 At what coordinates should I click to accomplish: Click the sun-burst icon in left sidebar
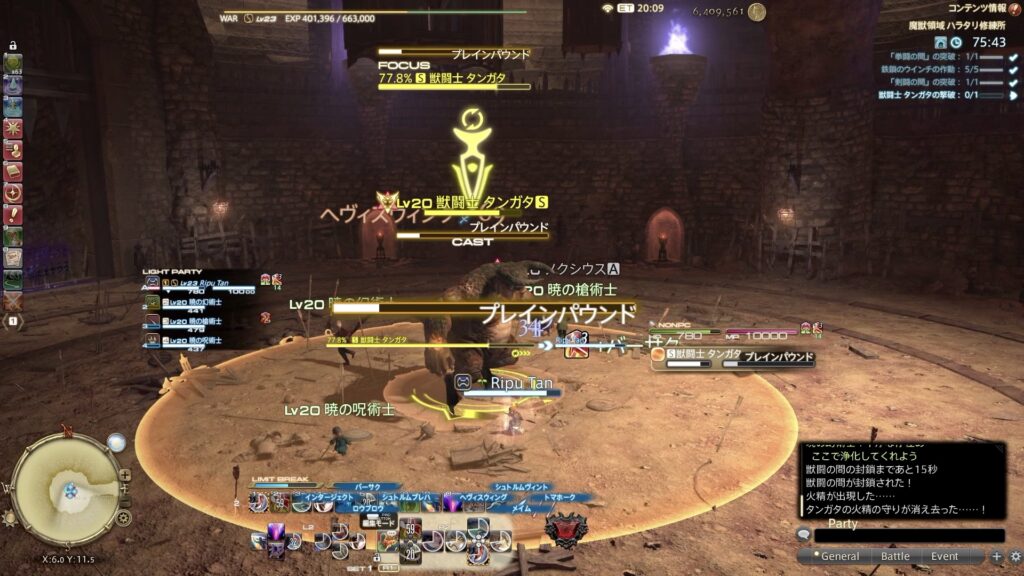(14, 128)
